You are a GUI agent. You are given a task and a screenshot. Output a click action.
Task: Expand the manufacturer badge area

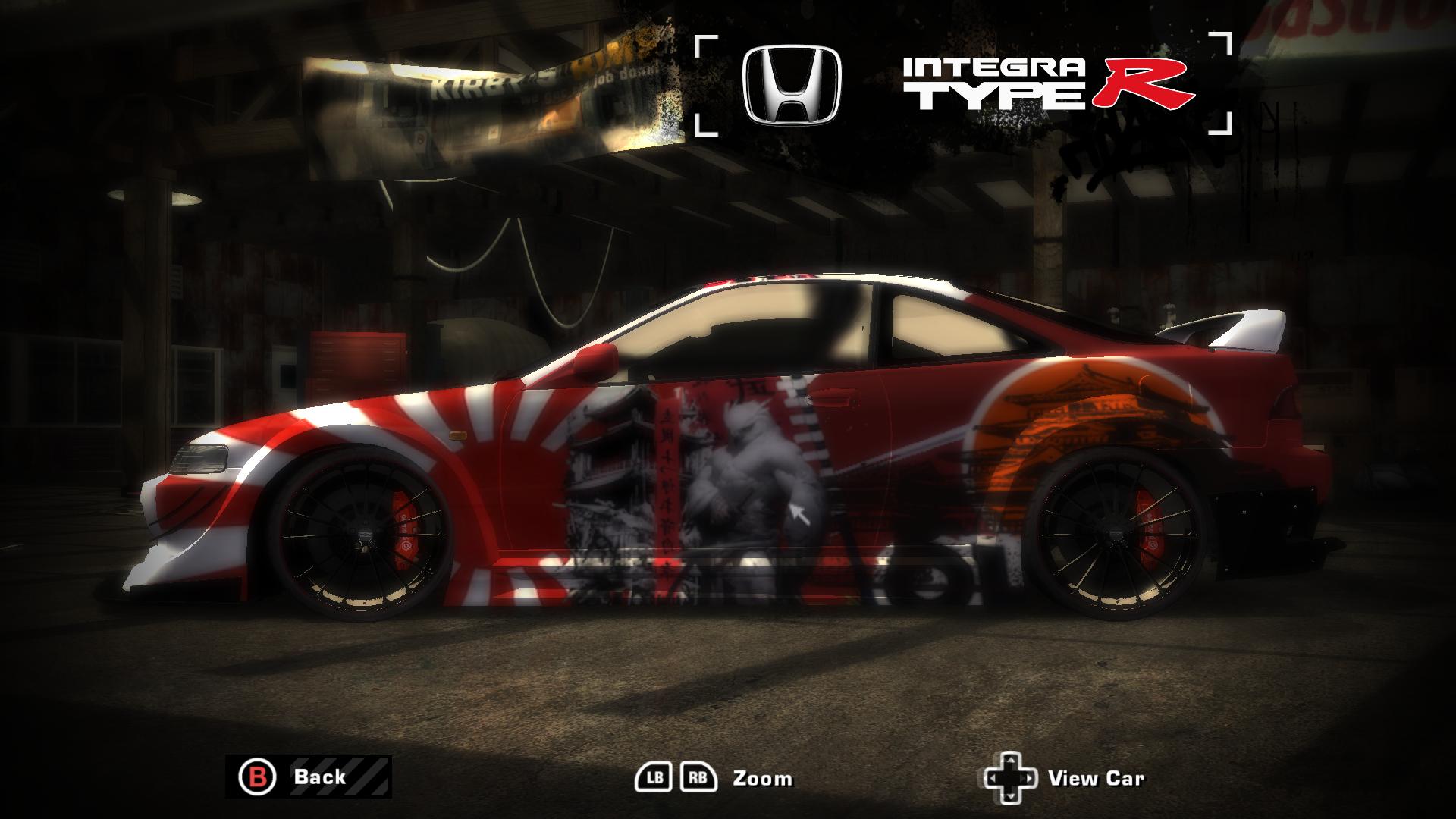(789, 83)
